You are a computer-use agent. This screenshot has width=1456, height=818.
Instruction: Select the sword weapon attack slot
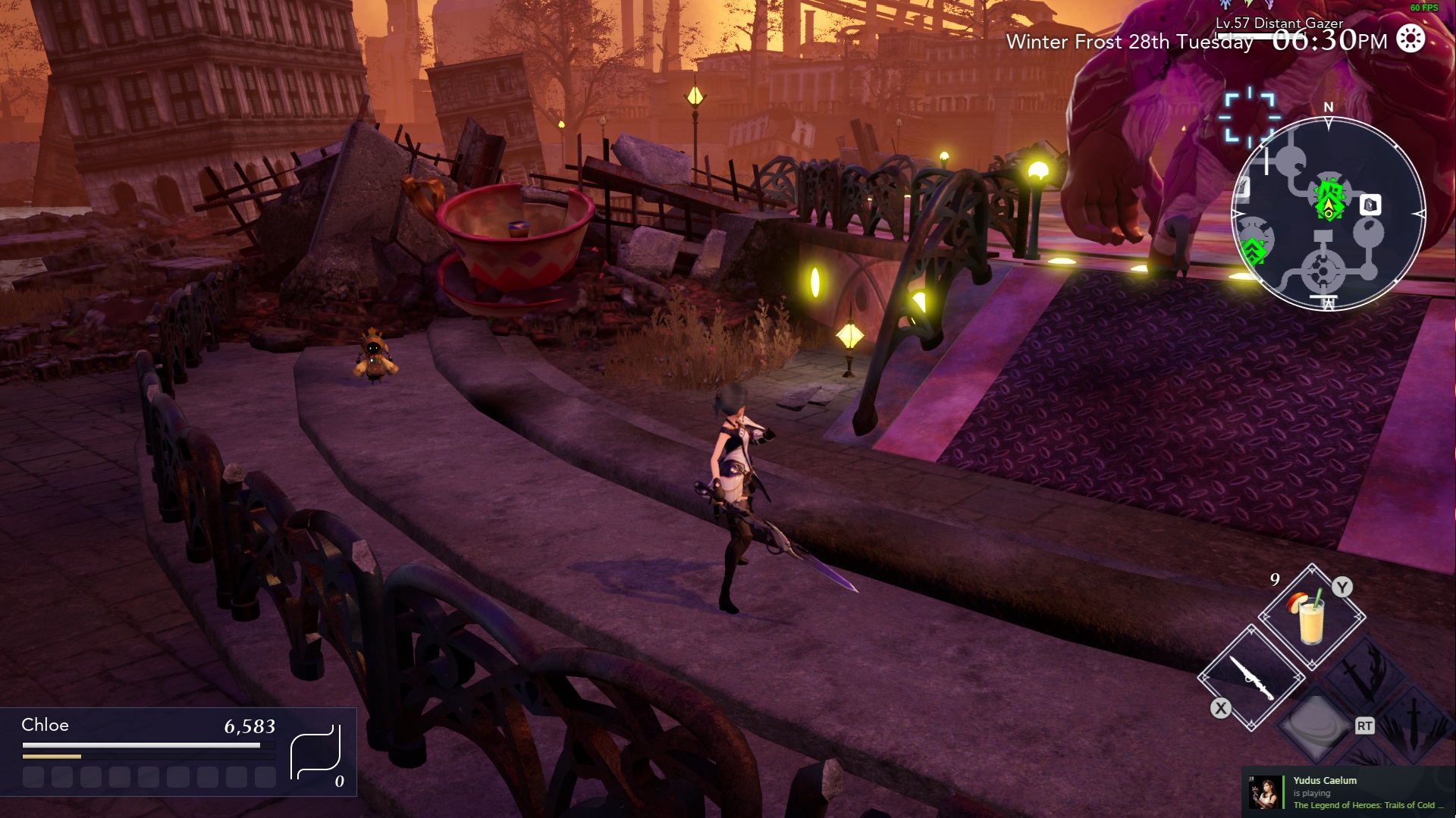point(1250,677)
